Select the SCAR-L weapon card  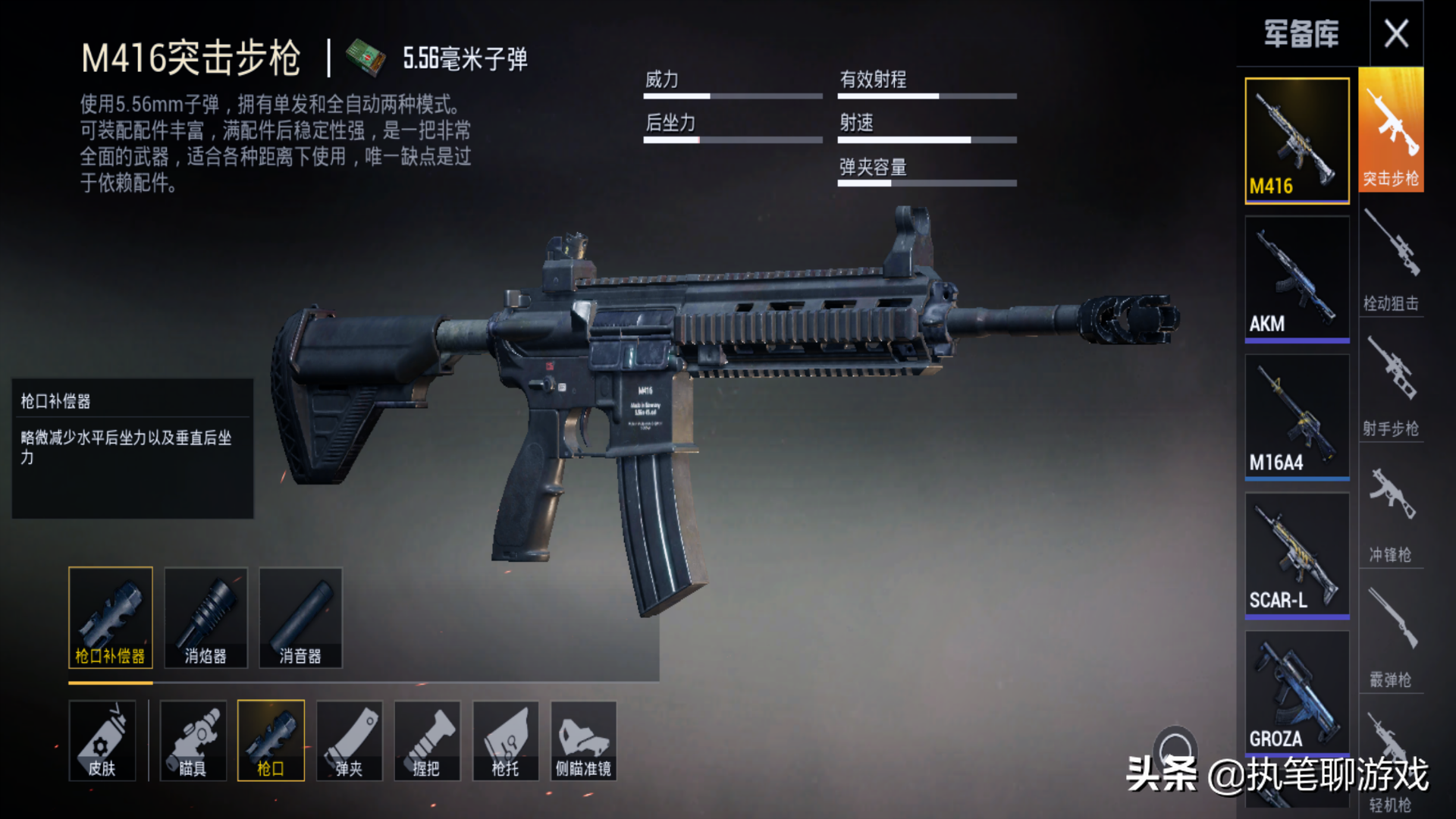(1297, 554)
